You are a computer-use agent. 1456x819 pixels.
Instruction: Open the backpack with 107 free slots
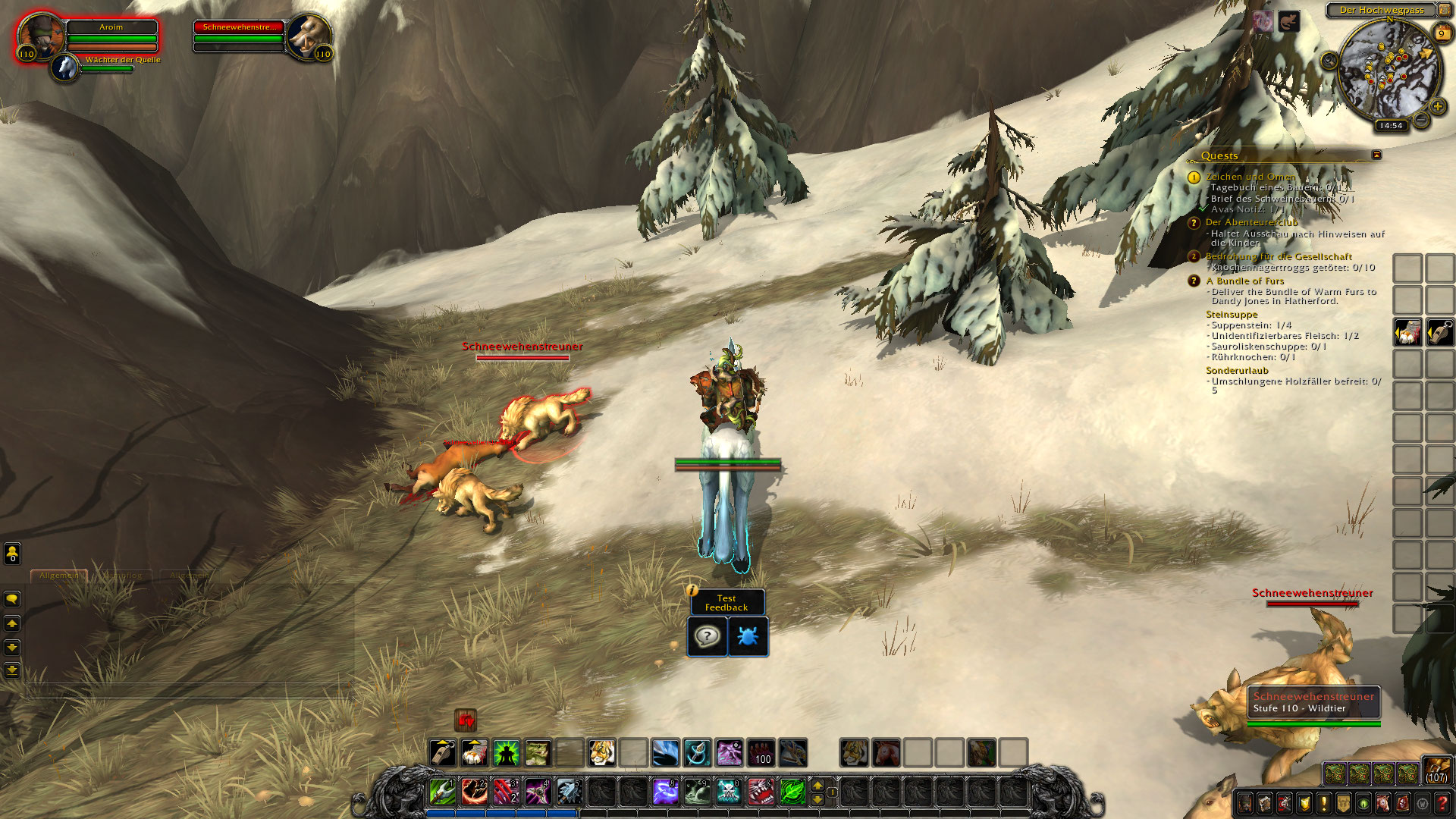point(1436,770)
